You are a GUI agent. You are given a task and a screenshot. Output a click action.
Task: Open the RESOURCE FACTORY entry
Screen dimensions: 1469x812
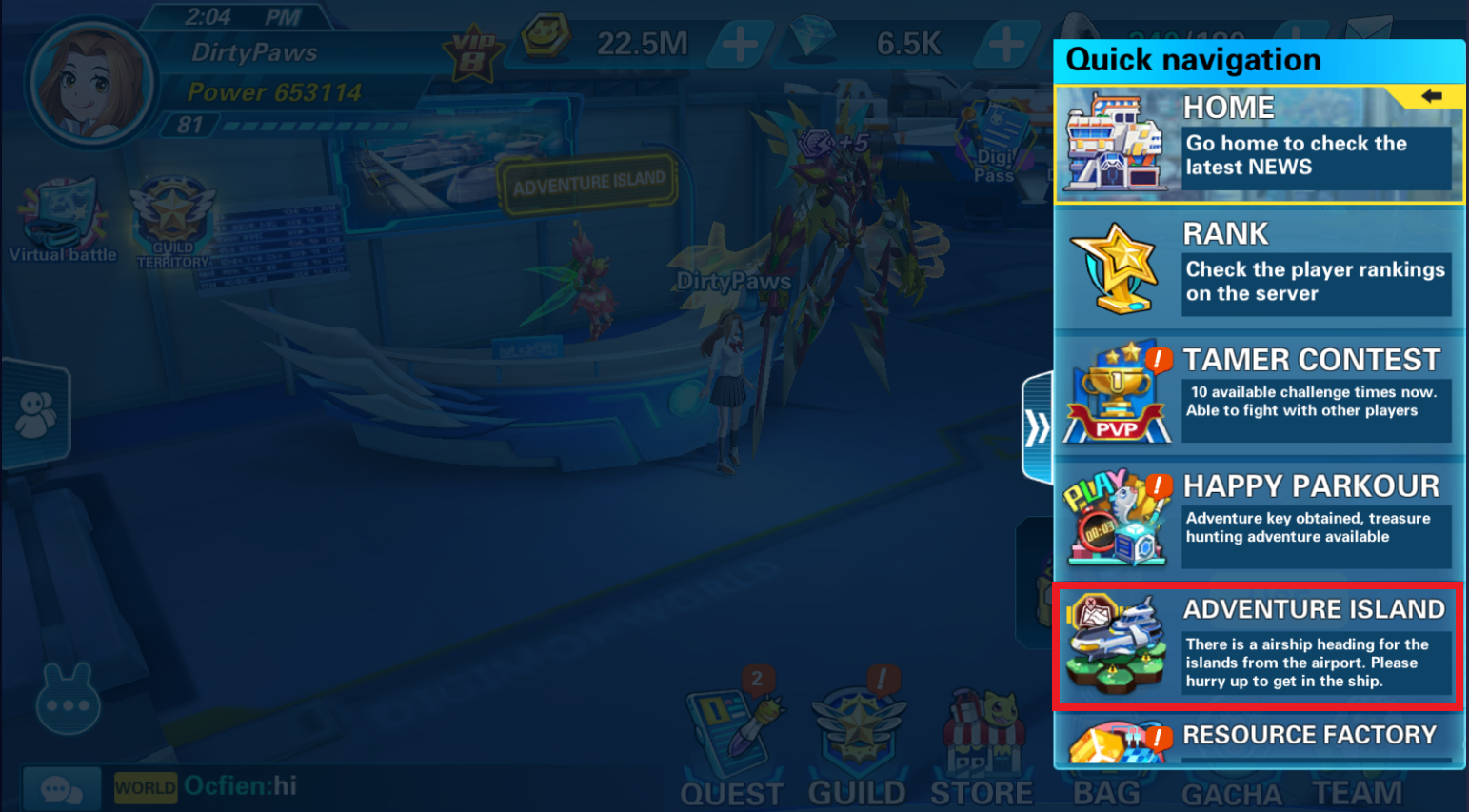coord(1259,739)
